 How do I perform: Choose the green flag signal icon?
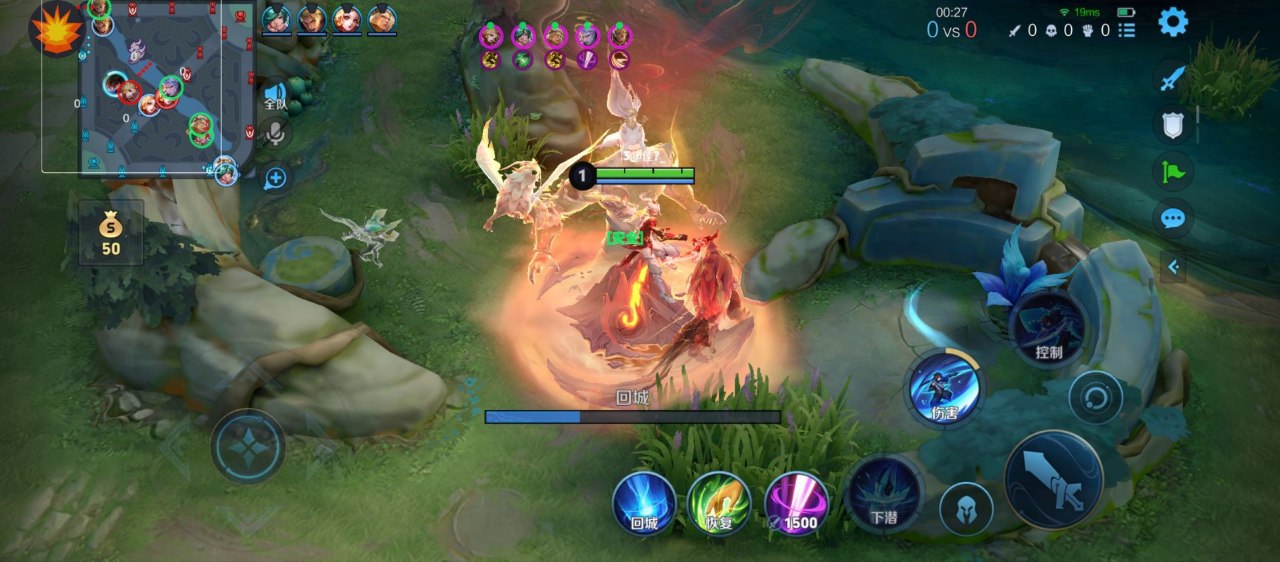1173,172
